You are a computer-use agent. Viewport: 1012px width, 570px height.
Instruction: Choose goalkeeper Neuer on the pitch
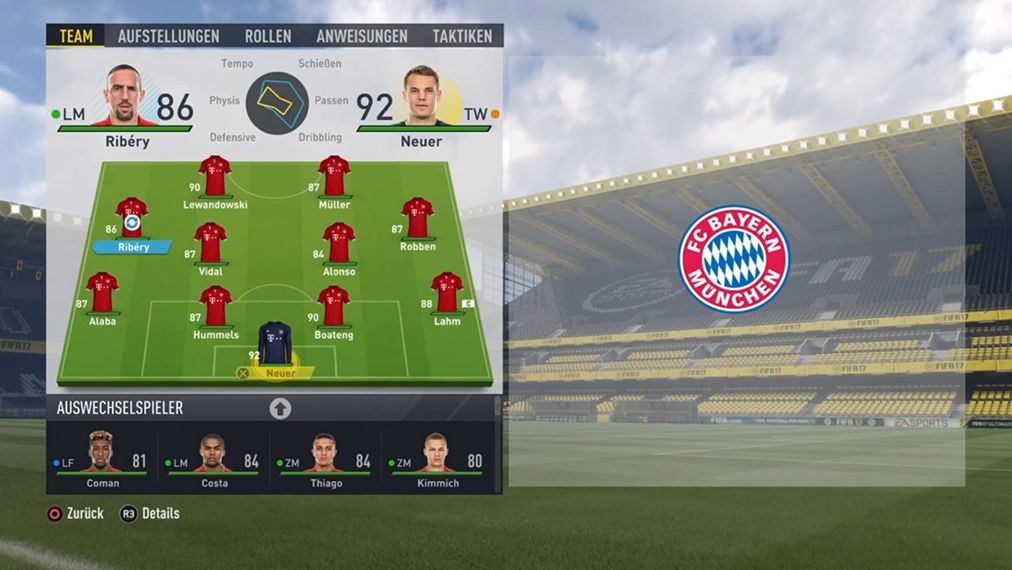[275, 343]
